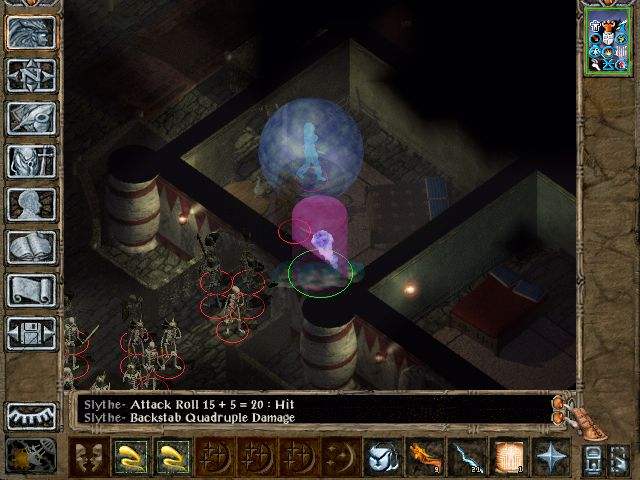Click the rest button with closed eye
The image size is (640, 480).
click(31, 415)
